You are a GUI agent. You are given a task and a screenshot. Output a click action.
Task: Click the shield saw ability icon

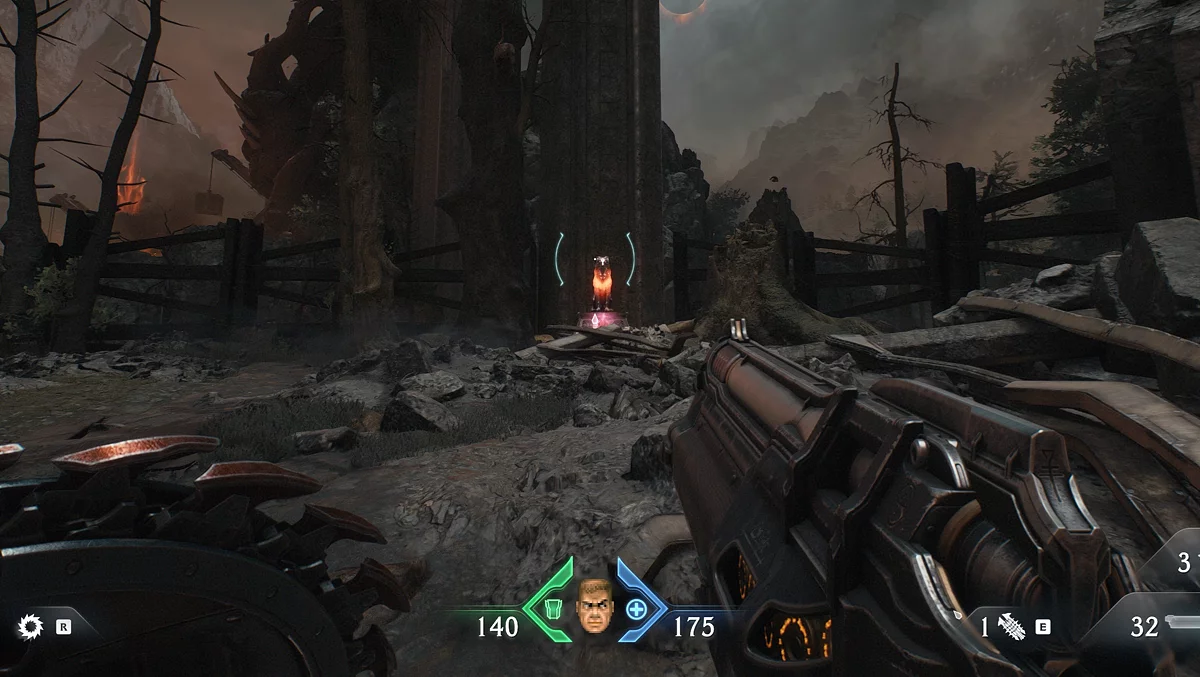pos(31,627)
